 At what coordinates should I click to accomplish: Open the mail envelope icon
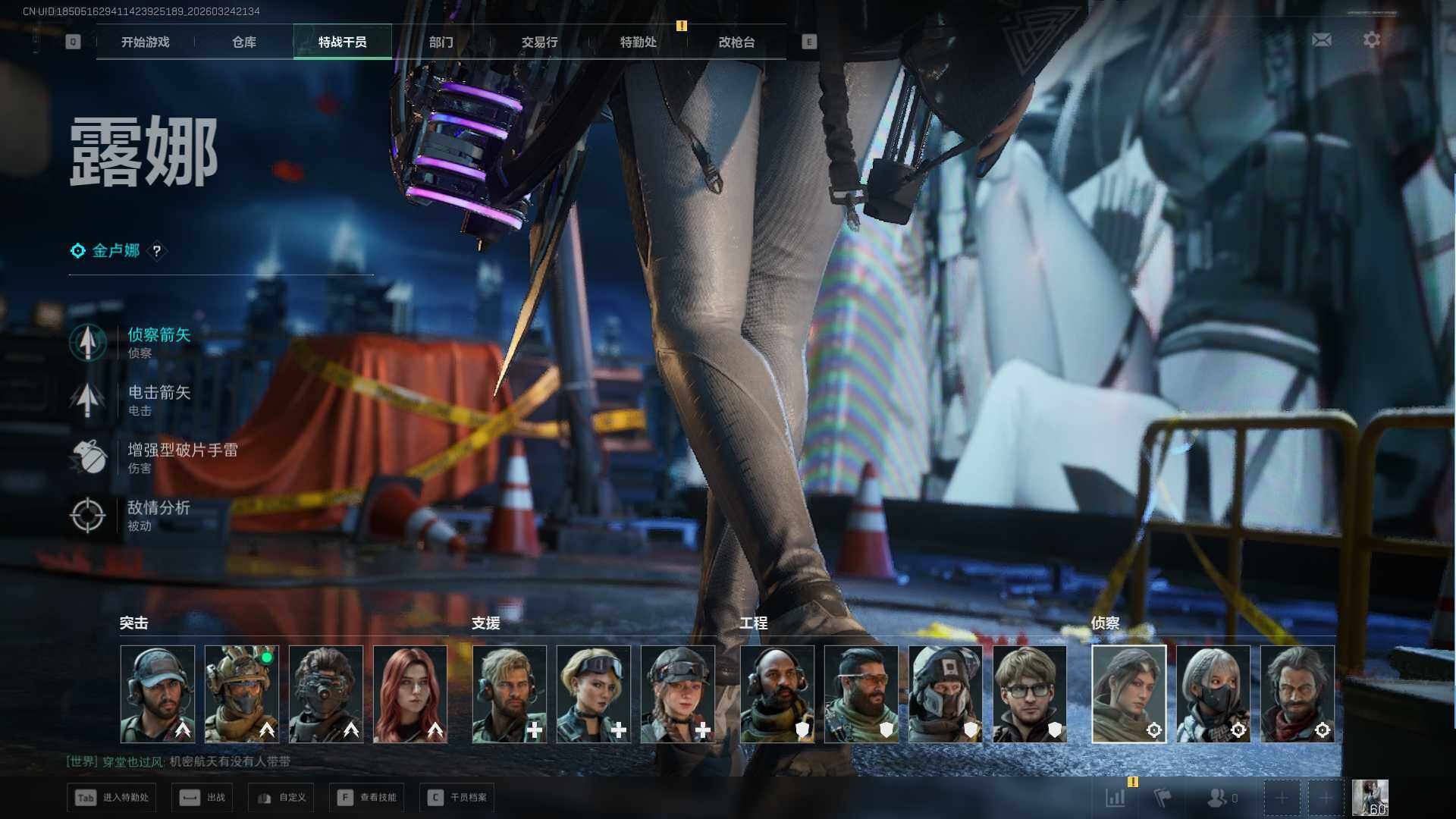click(1321, 39)
